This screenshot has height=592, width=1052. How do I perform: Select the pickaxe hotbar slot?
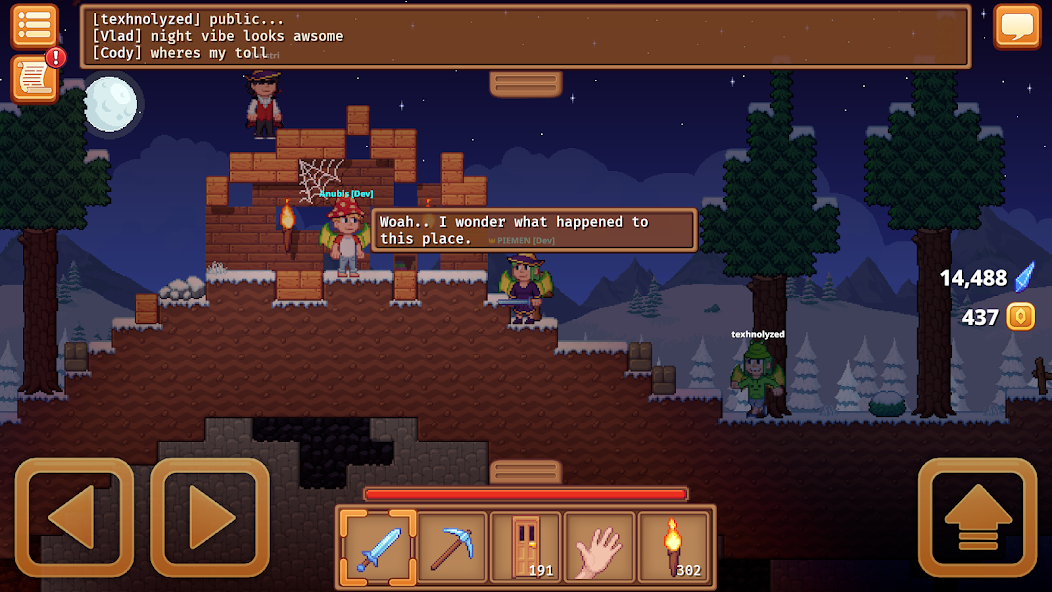[452, 547]
